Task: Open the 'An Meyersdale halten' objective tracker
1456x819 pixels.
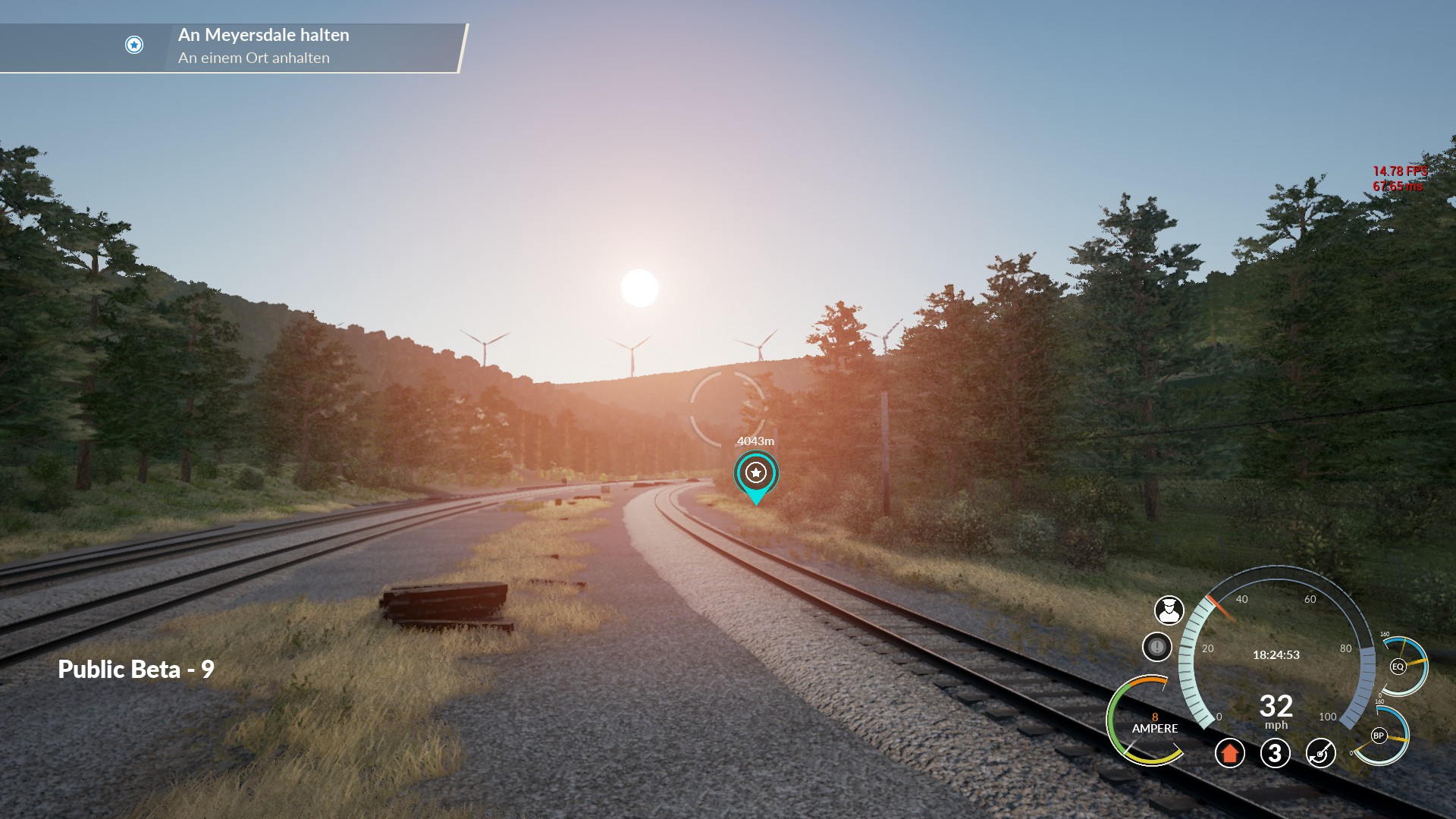Action: coord(263,46)
